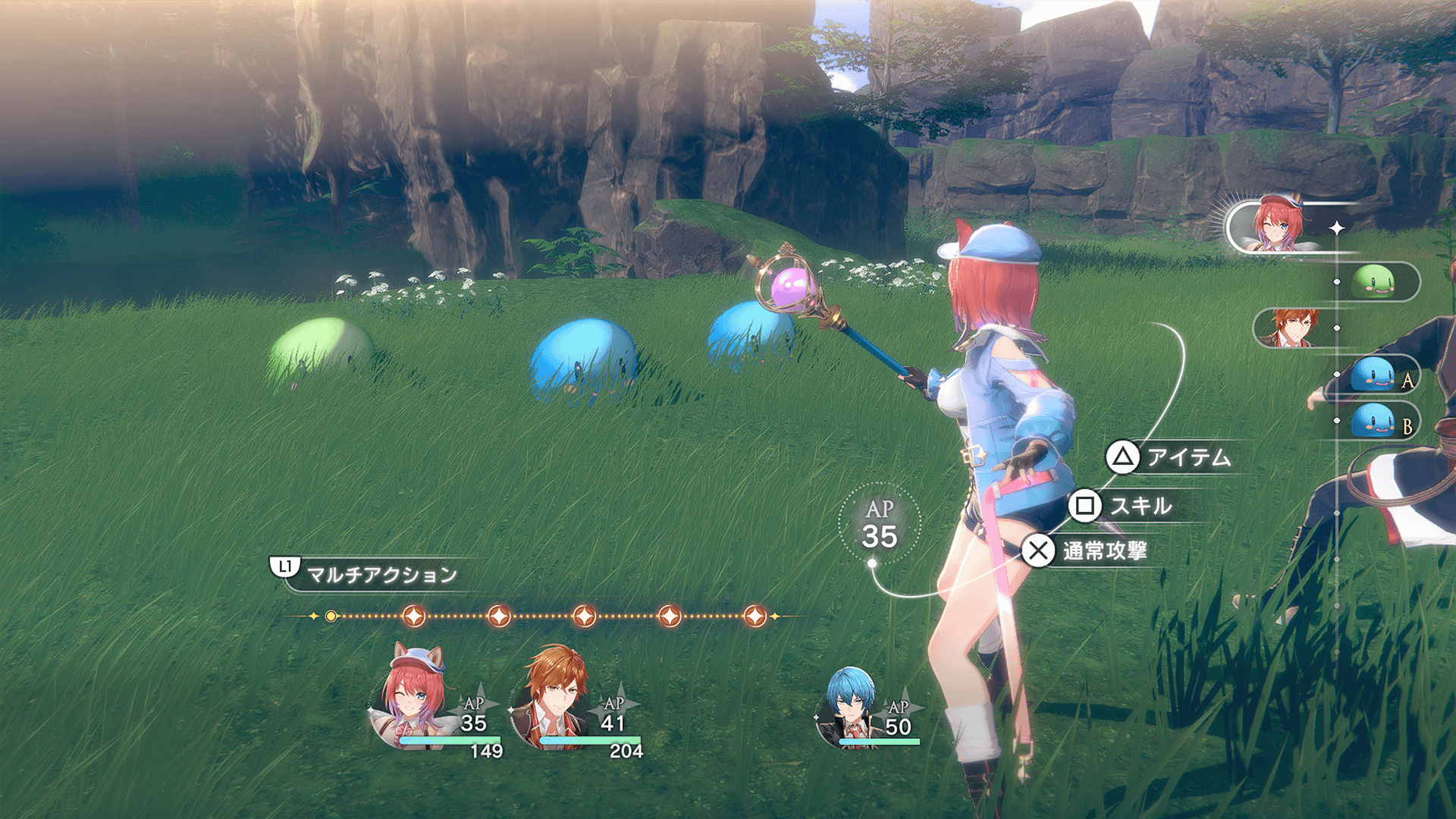
Task: Click blue slime B in turn order
Action: click(1374, 422)
